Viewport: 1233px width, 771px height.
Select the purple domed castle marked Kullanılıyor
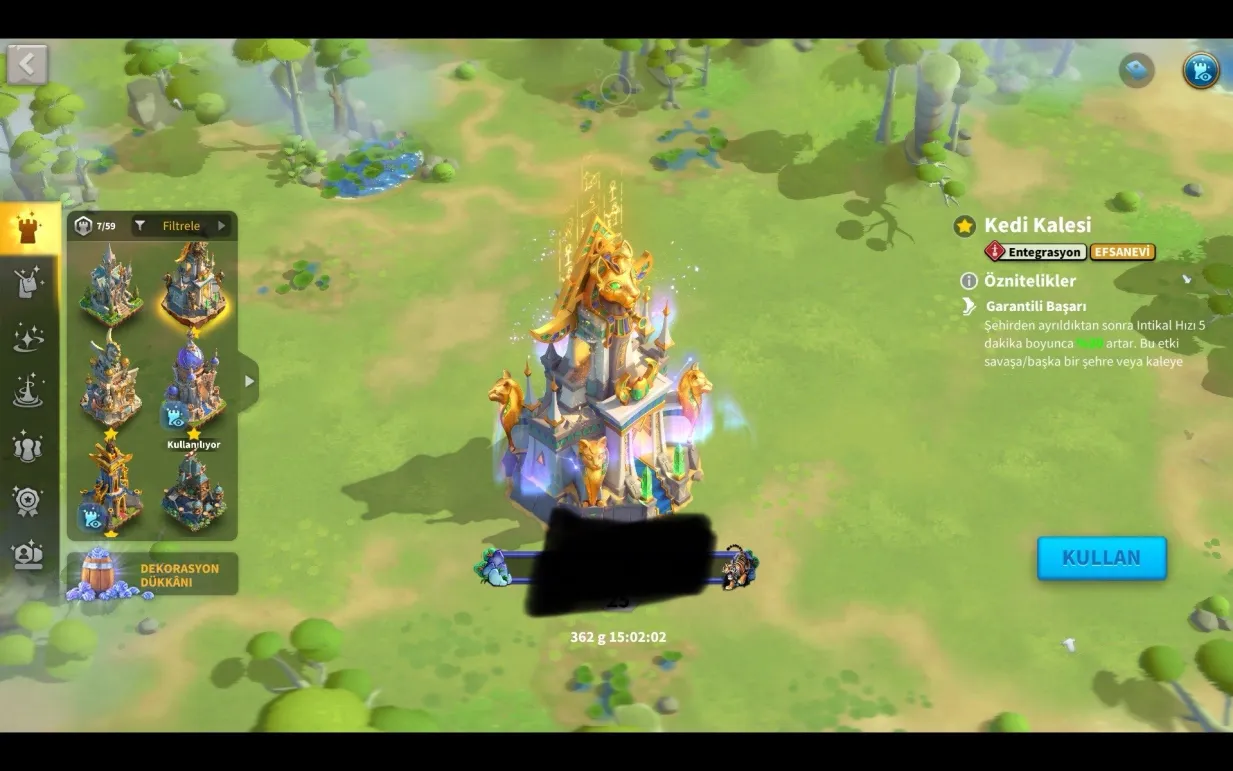point(194,385)
